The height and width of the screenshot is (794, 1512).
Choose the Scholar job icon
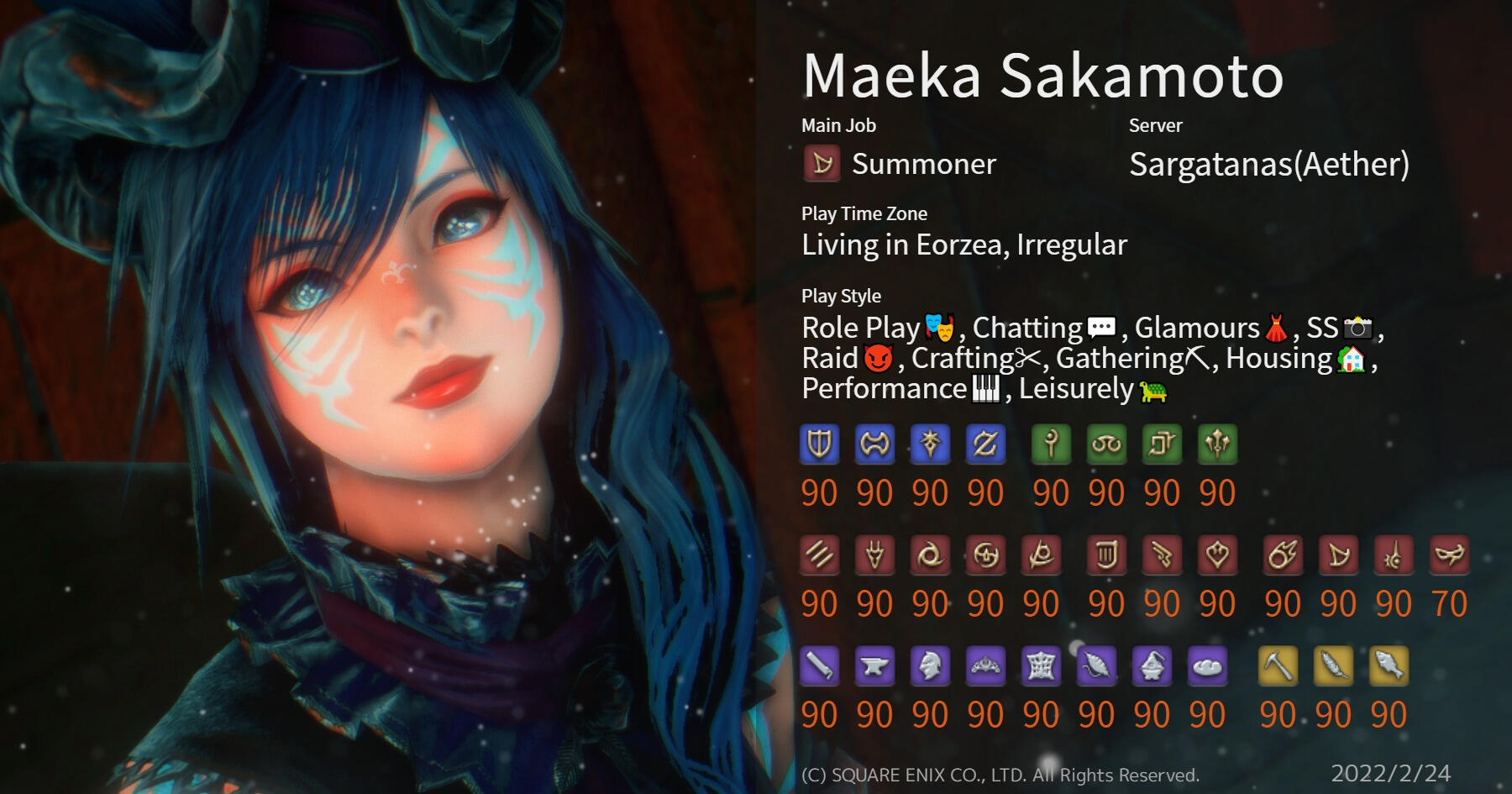coord(1106,444)
